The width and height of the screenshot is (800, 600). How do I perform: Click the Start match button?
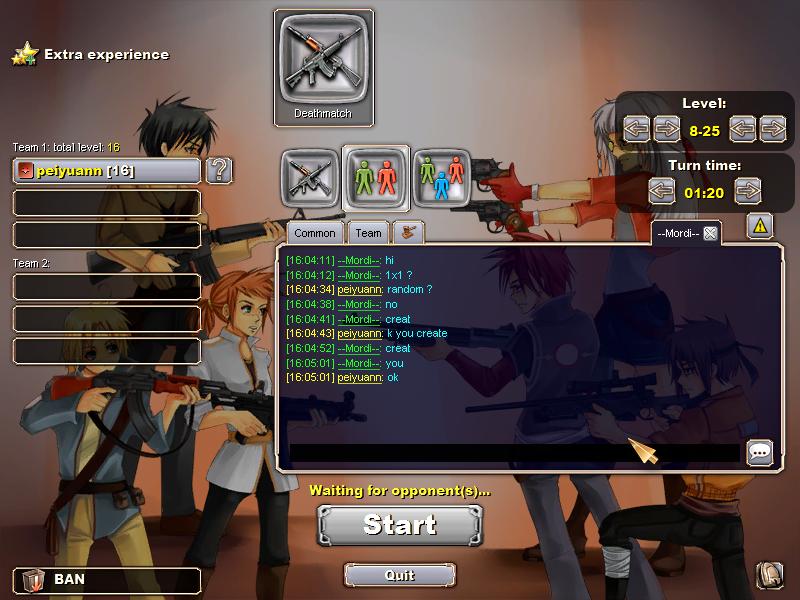click(x=400, y=525)
